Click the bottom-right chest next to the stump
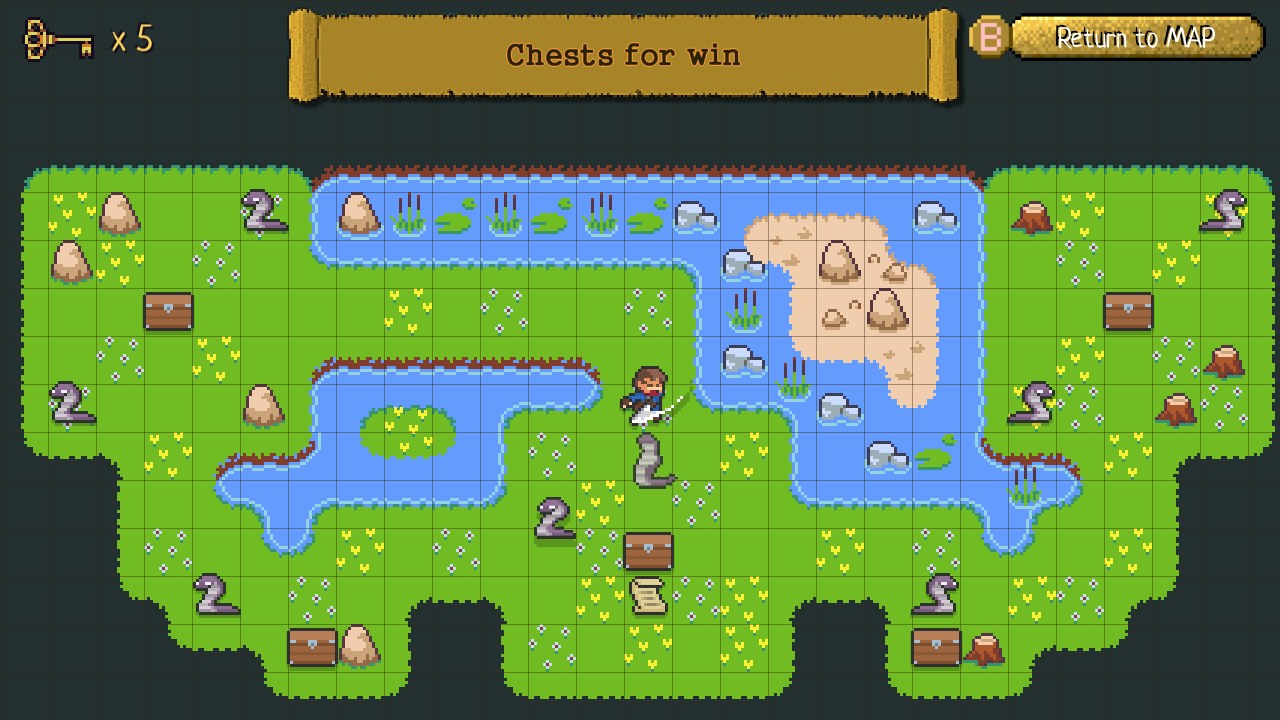The image size is (1280, 720). coord(935,645)
